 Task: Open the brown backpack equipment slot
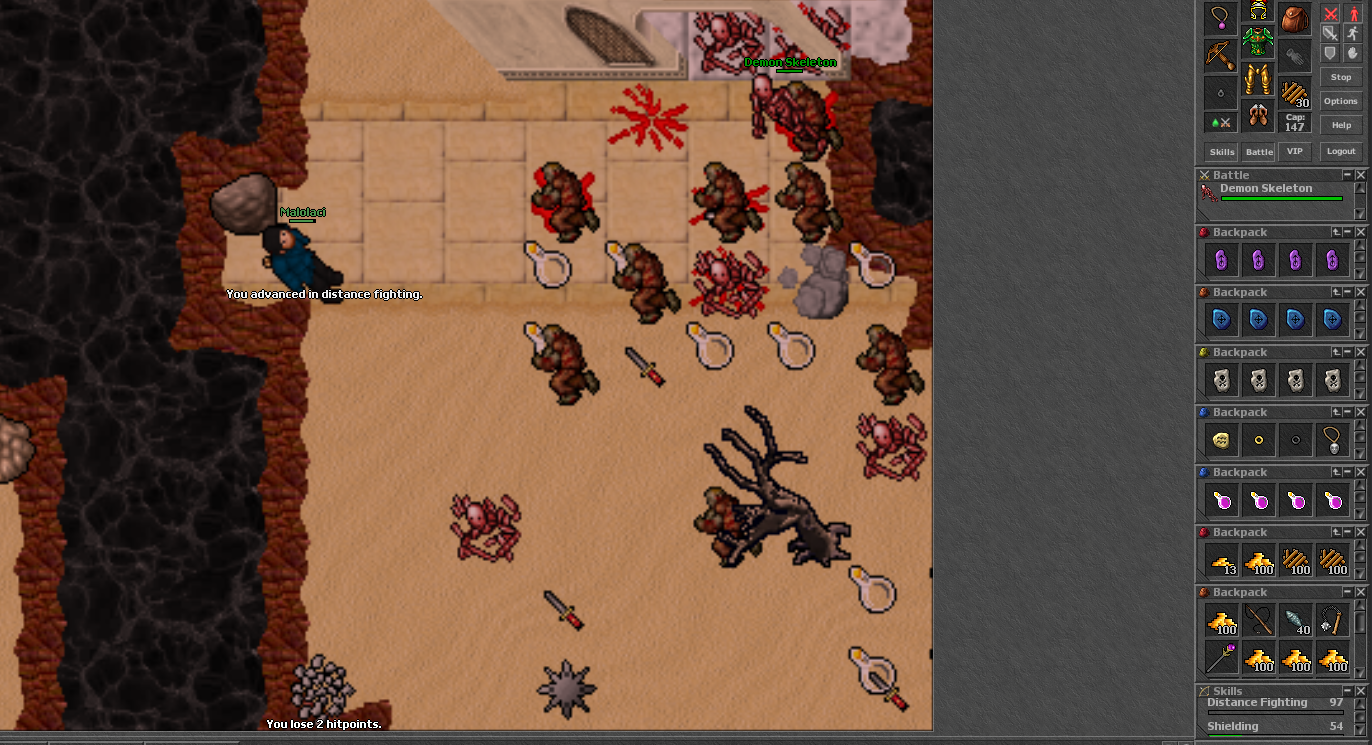pyautogui.click(x=1295, y=17)
